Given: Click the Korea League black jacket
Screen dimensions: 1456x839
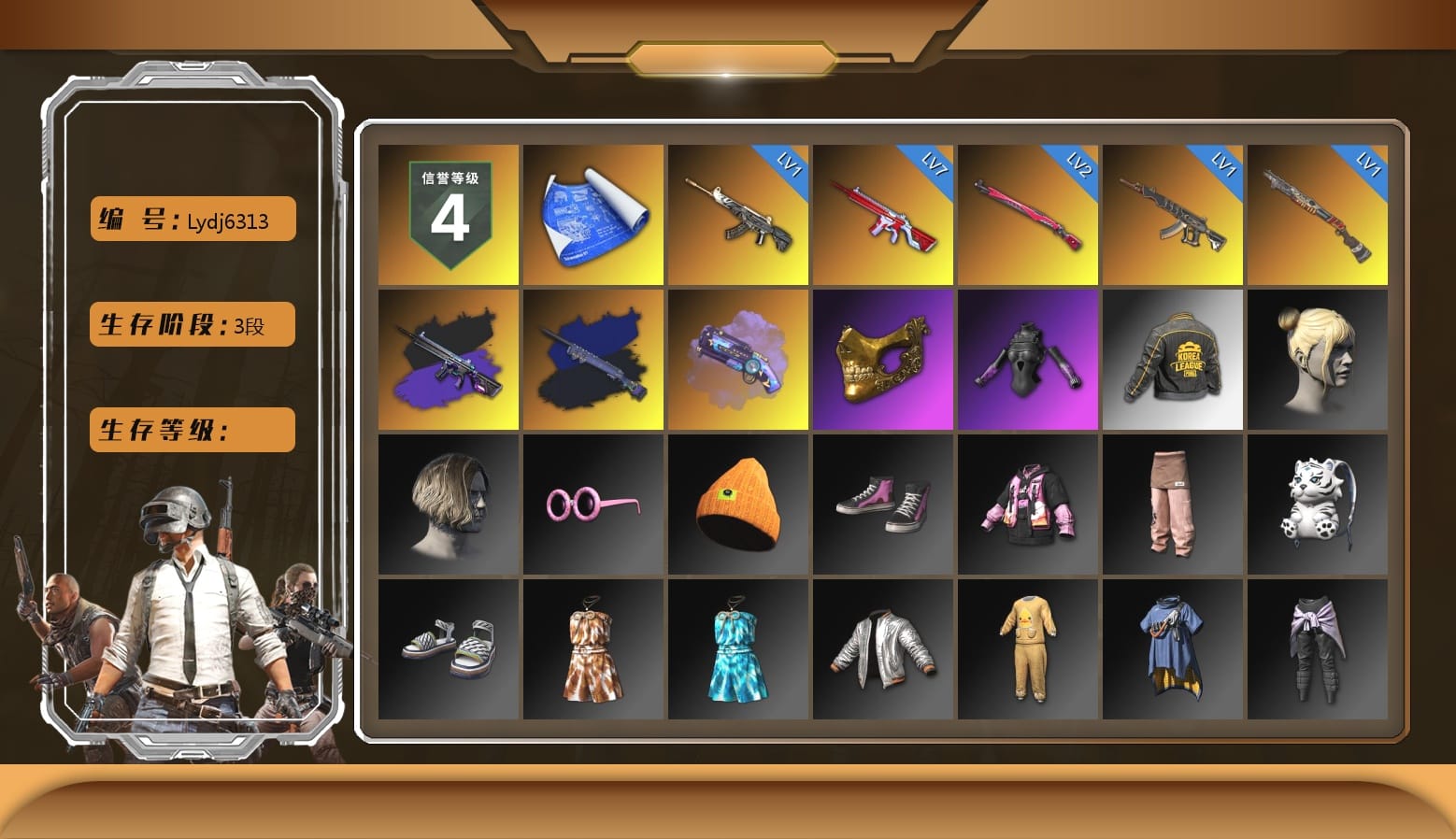Looking at the screenshot, I should tap(1173, 360).
